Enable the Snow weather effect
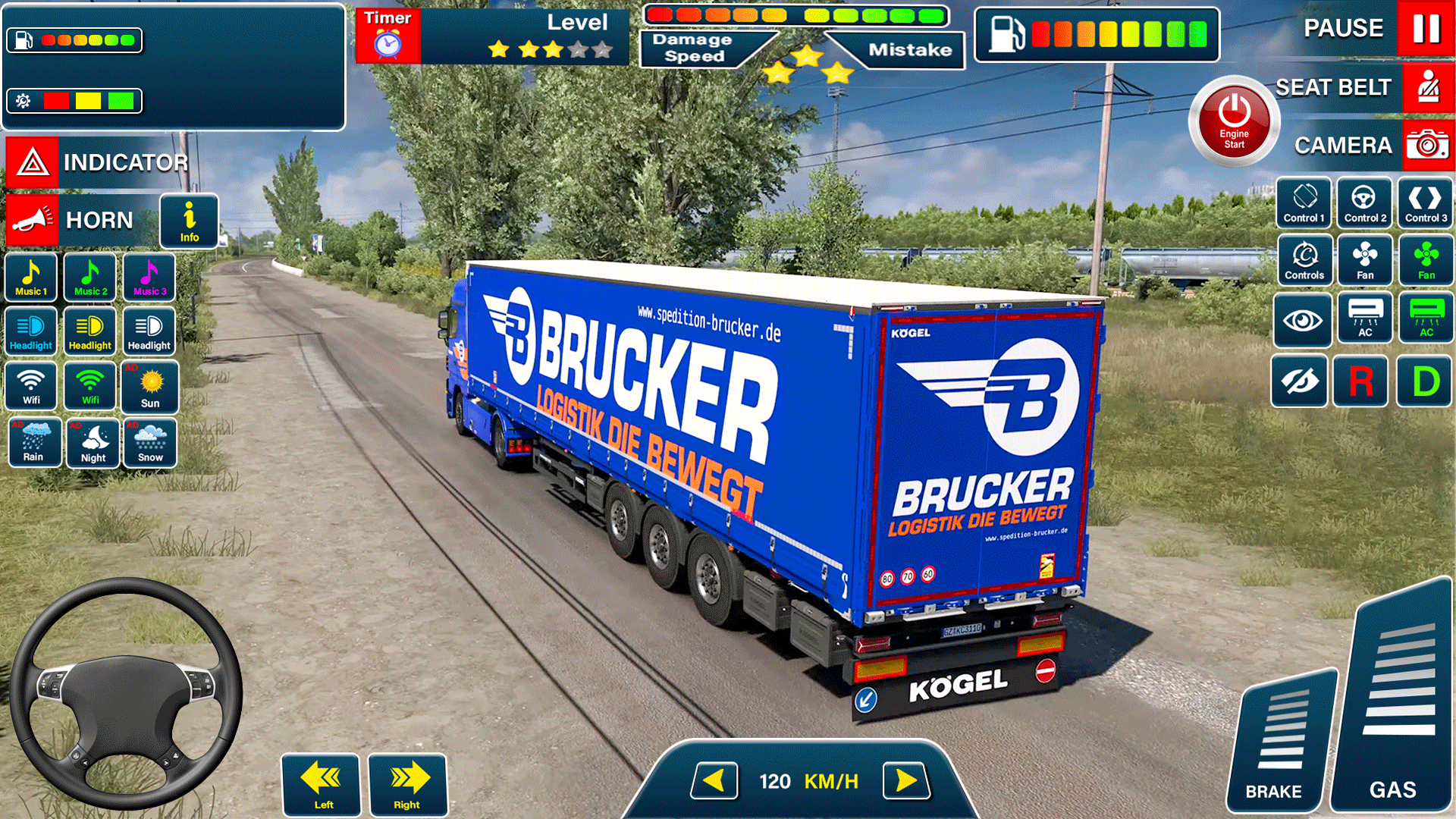The height and width of the screenshot is (819, 1456). click(x=149, y=443)
